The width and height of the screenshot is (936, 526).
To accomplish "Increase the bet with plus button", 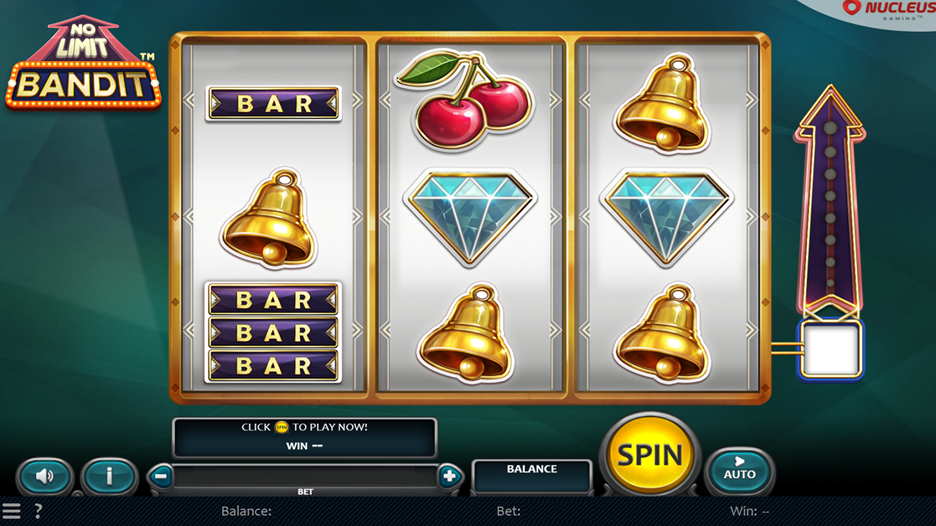I will click(449, 476).
